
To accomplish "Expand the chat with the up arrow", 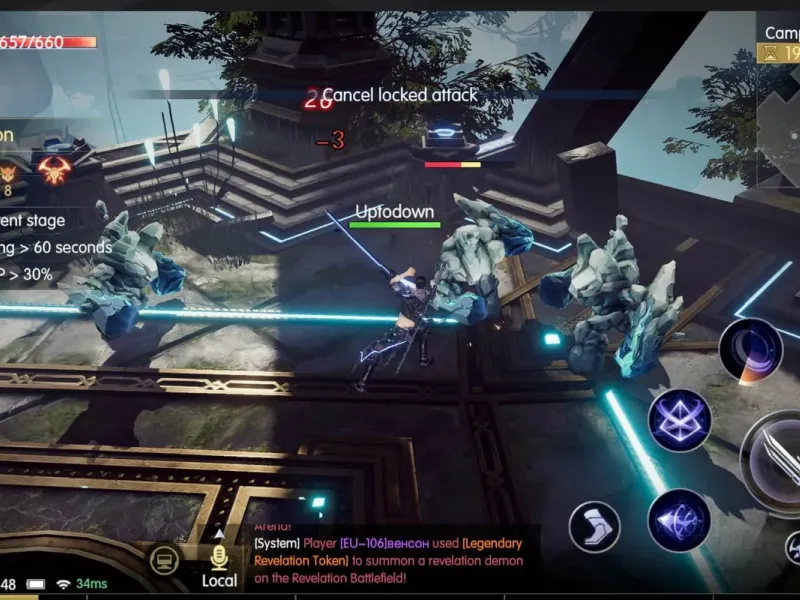I will pos(219,531).
